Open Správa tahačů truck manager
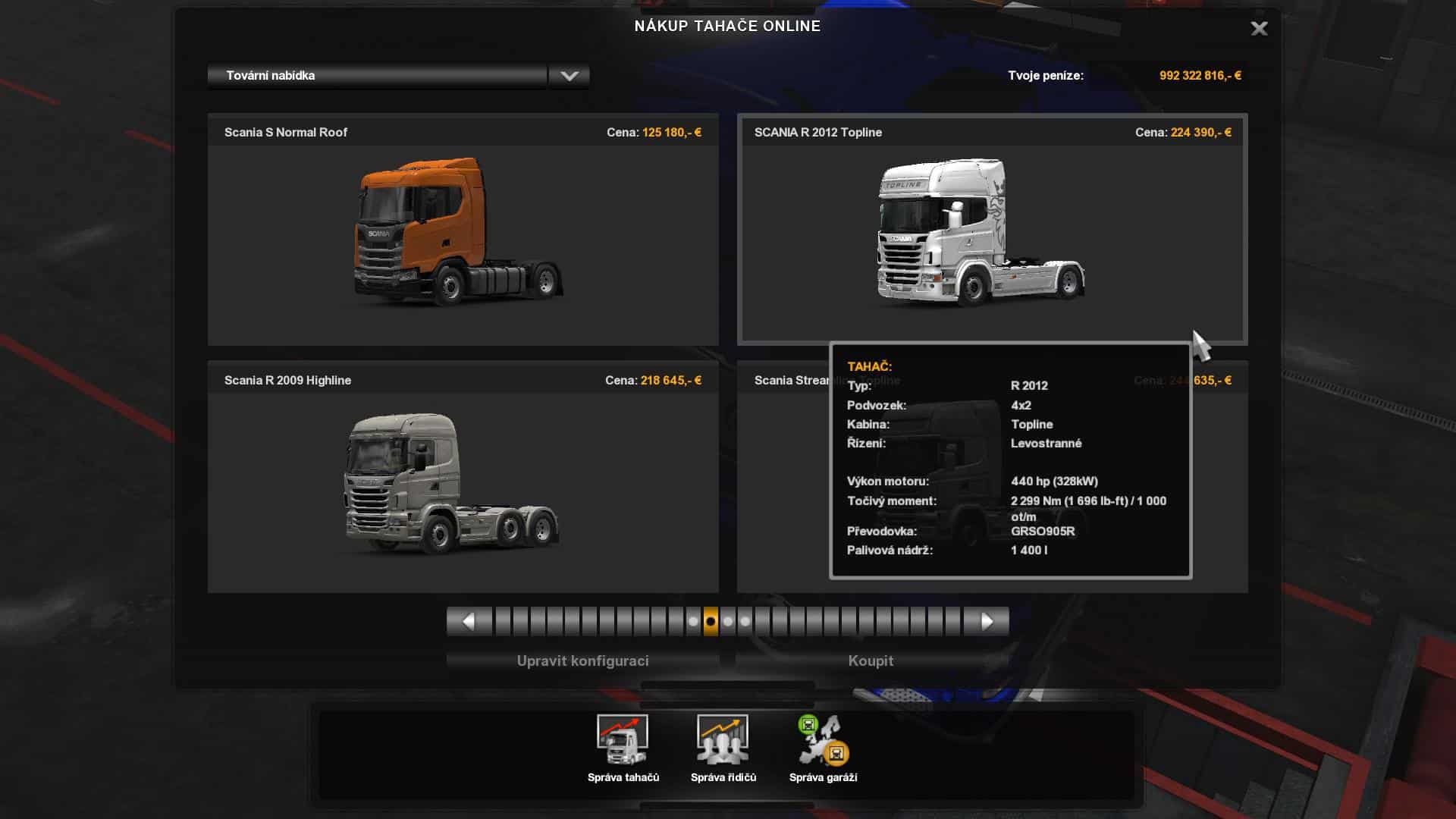1456x819 pixels. tap(623, 748)
